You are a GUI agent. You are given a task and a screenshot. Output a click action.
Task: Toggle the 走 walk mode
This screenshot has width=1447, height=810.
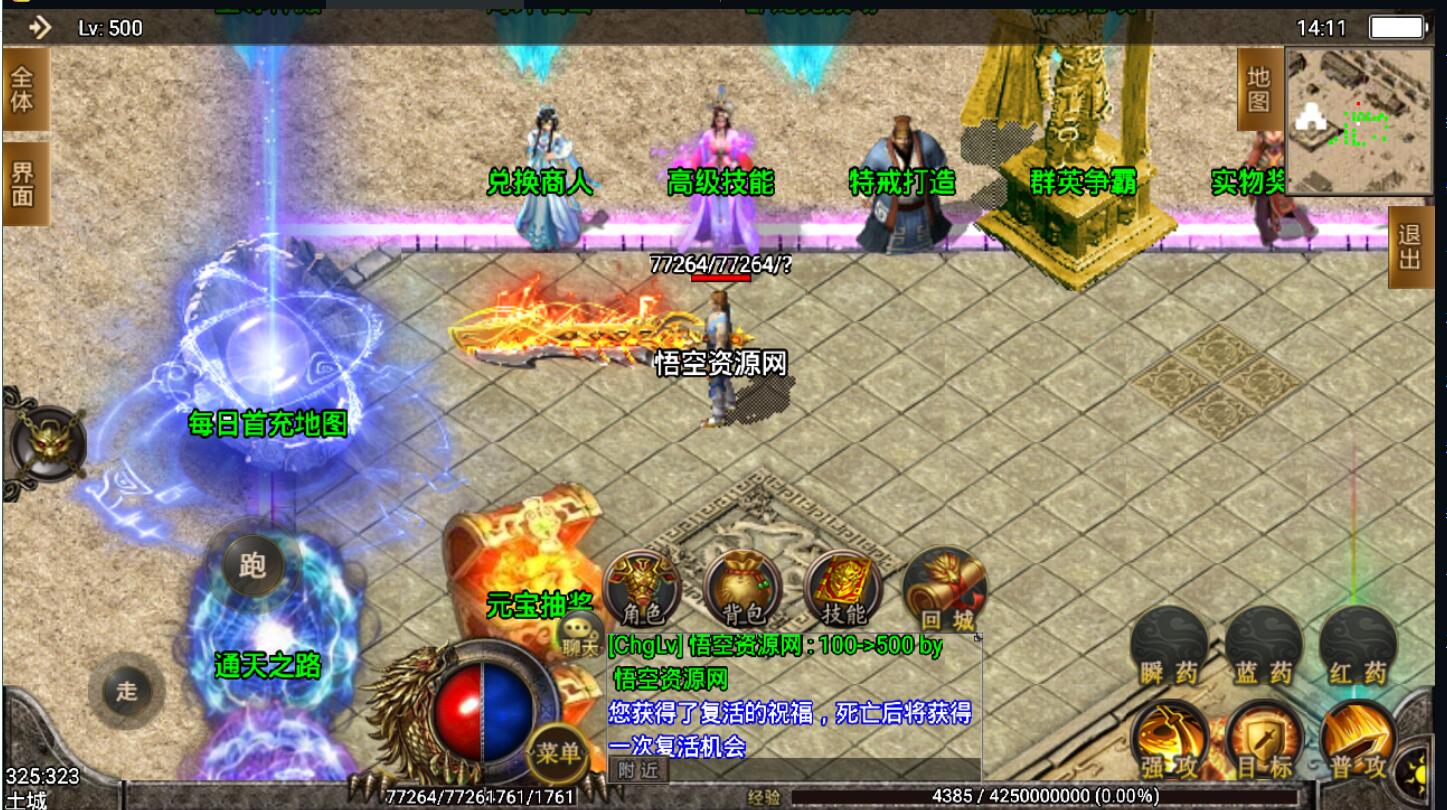pos(126,690)
